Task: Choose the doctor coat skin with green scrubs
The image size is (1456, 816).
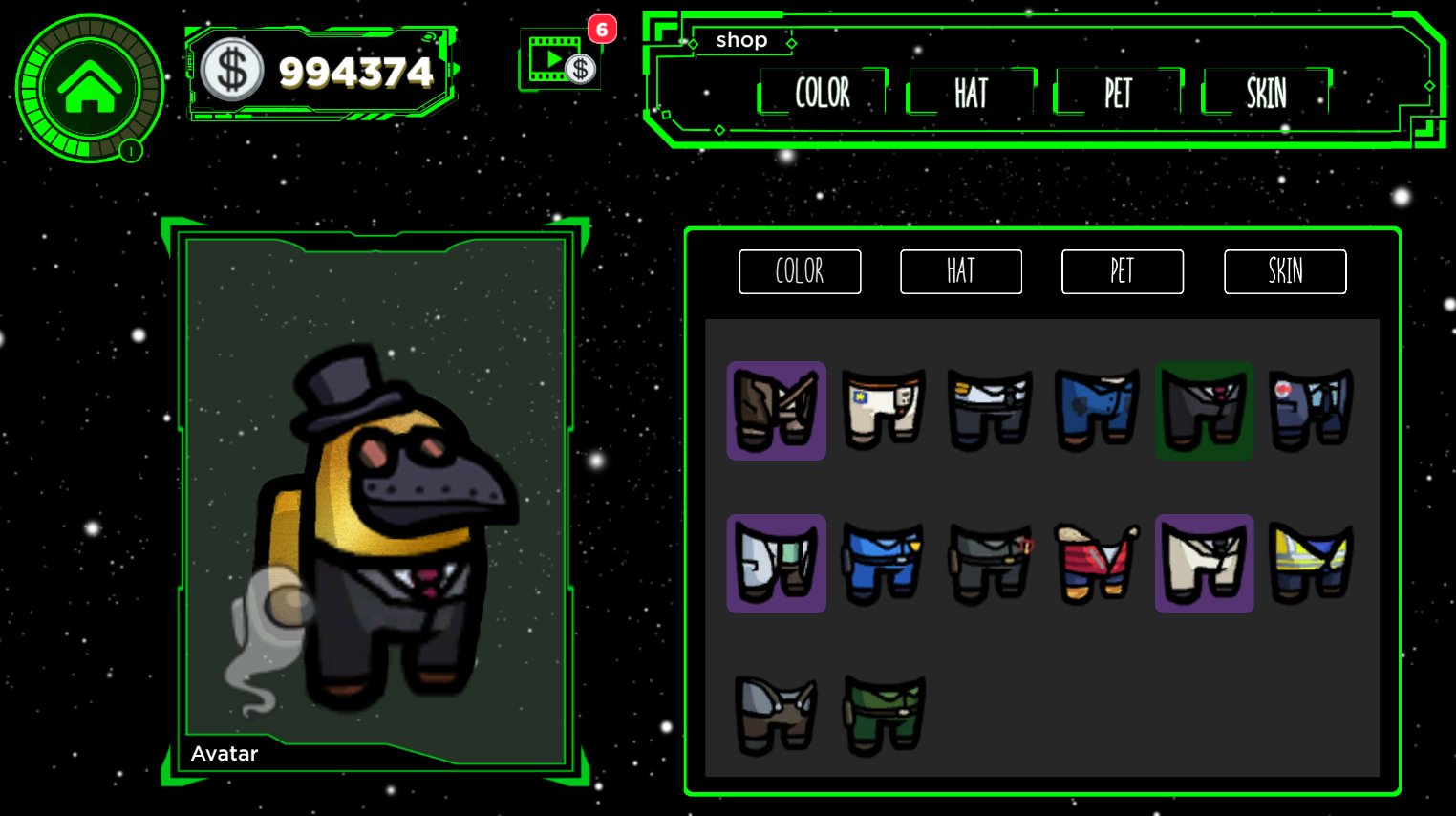Action: pos(776,564)
